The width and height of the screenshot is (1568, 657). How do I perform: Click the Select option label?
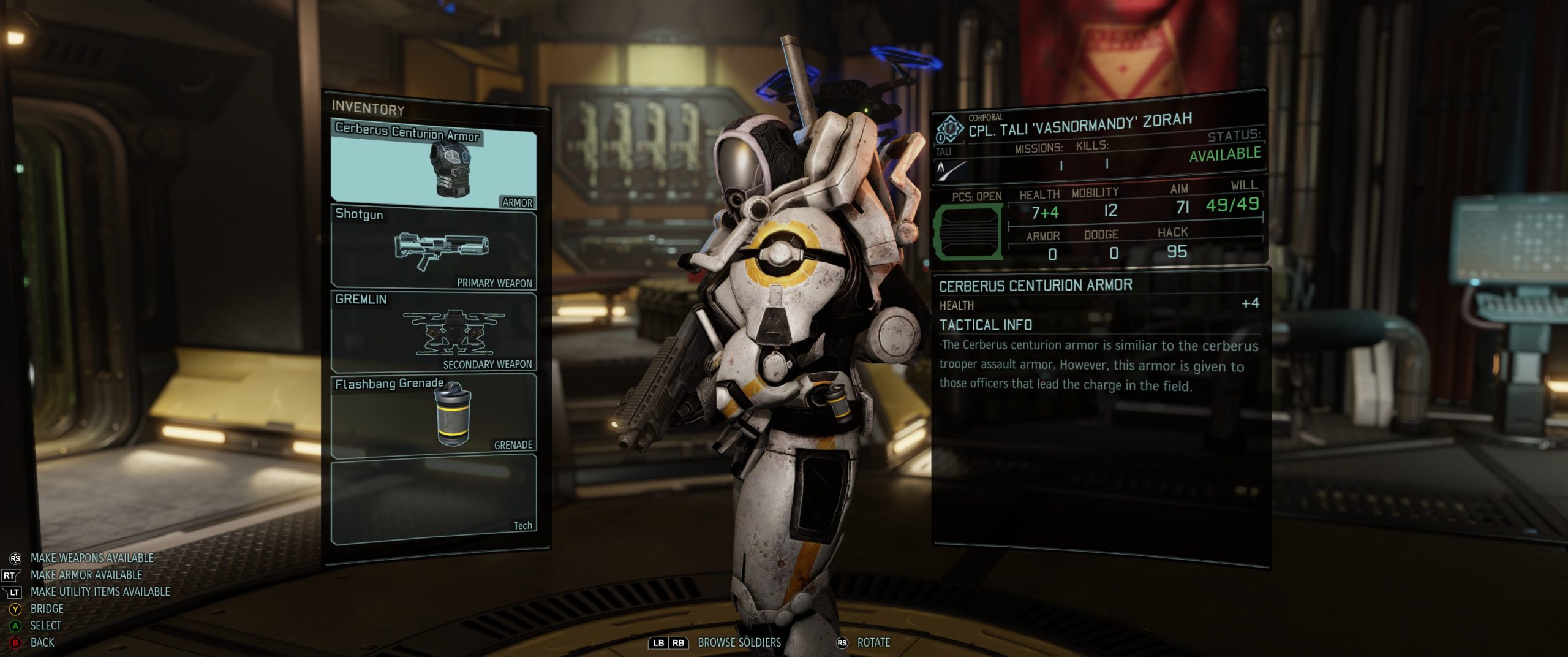(x=45, y=626)
